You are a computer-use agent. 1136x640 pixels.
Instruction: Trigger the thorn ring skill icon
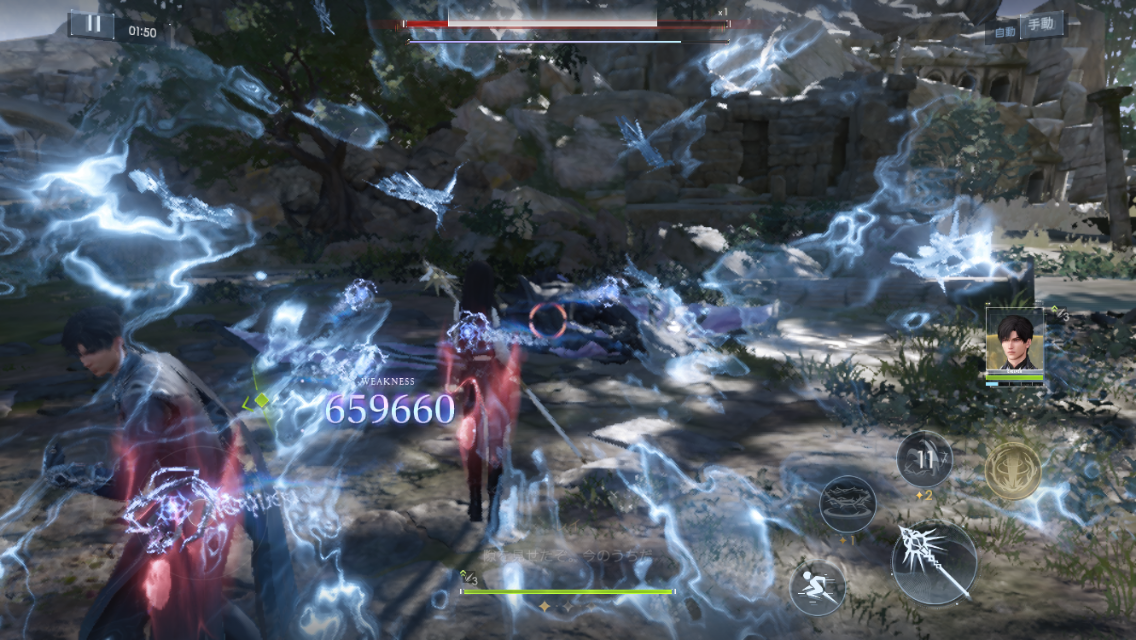coord(848,504)
